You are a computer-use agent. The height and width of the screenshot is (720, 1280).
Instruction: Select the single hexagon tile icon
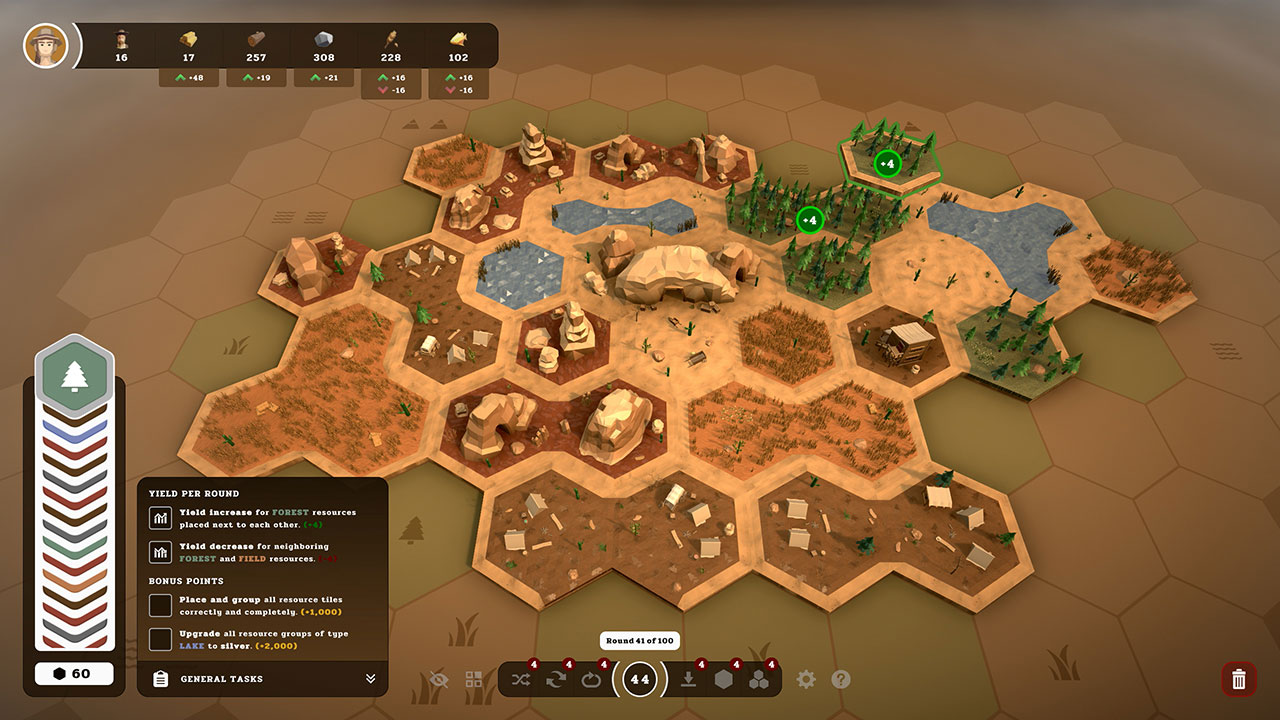point(724,679)
